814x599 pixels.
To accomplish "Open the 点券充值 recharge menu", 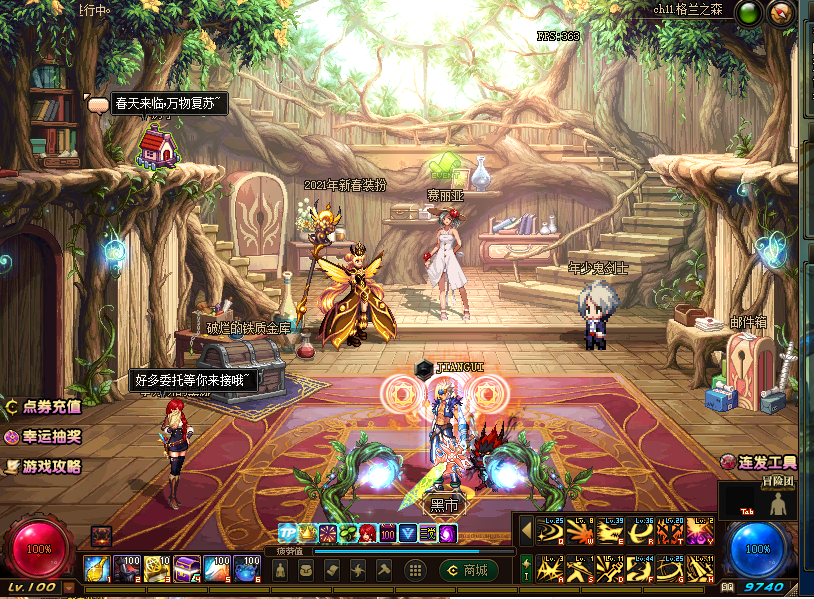I will point(45,408).
